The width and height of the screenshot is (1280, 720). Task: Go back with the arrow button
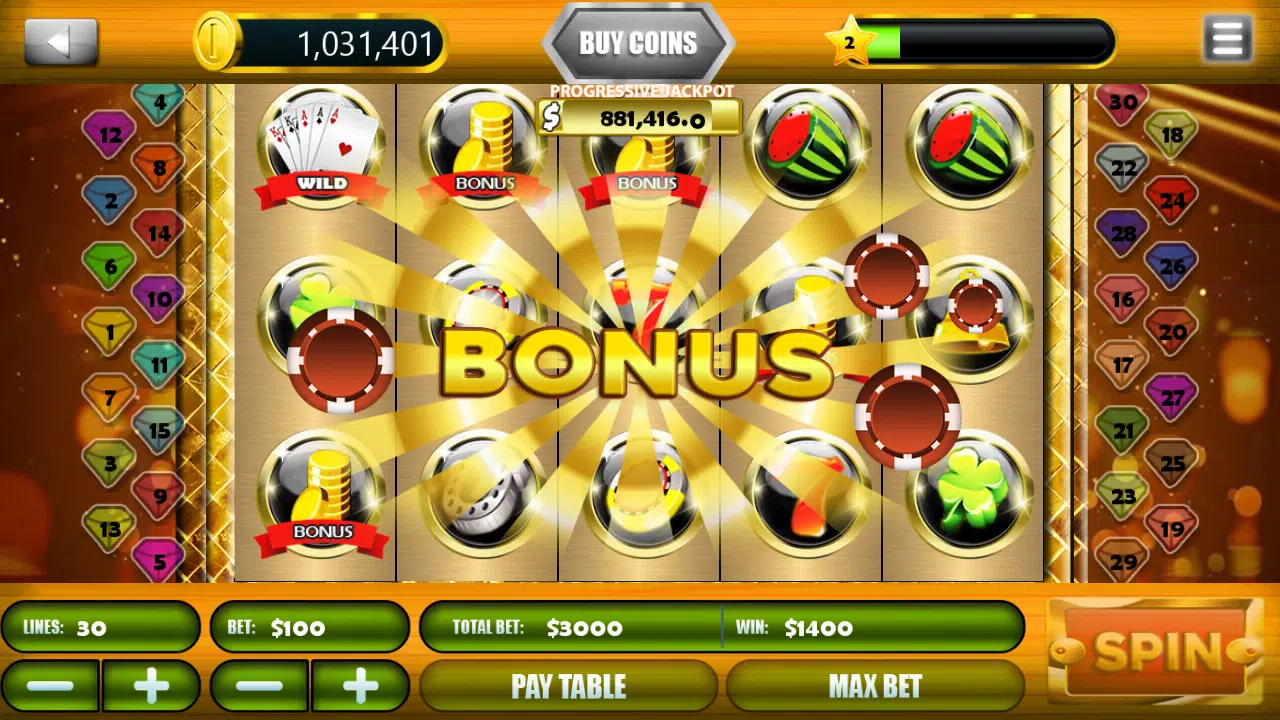pos(61,42)
